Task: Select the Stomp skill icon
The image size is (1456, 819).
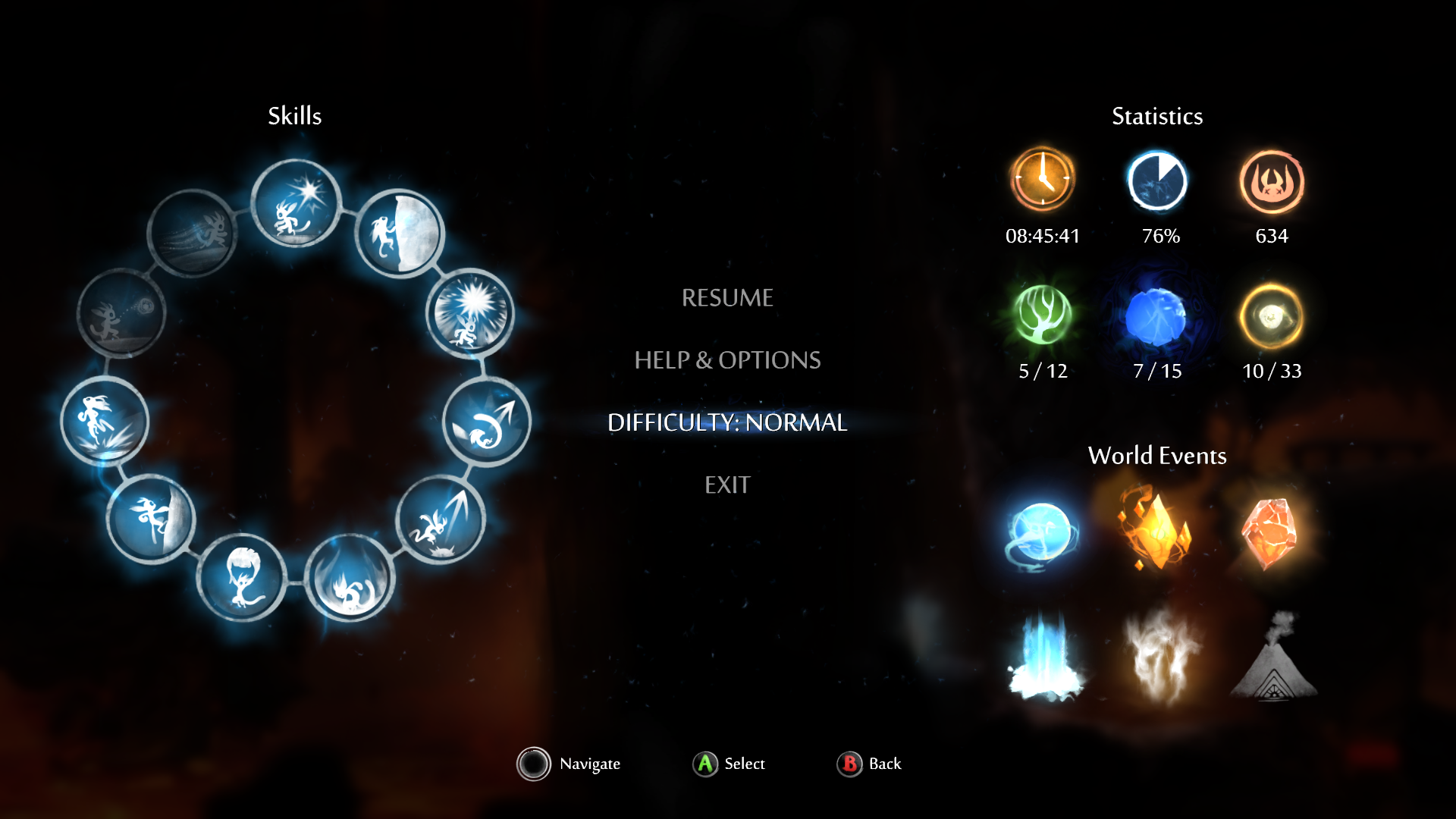Action: [105, 422]
